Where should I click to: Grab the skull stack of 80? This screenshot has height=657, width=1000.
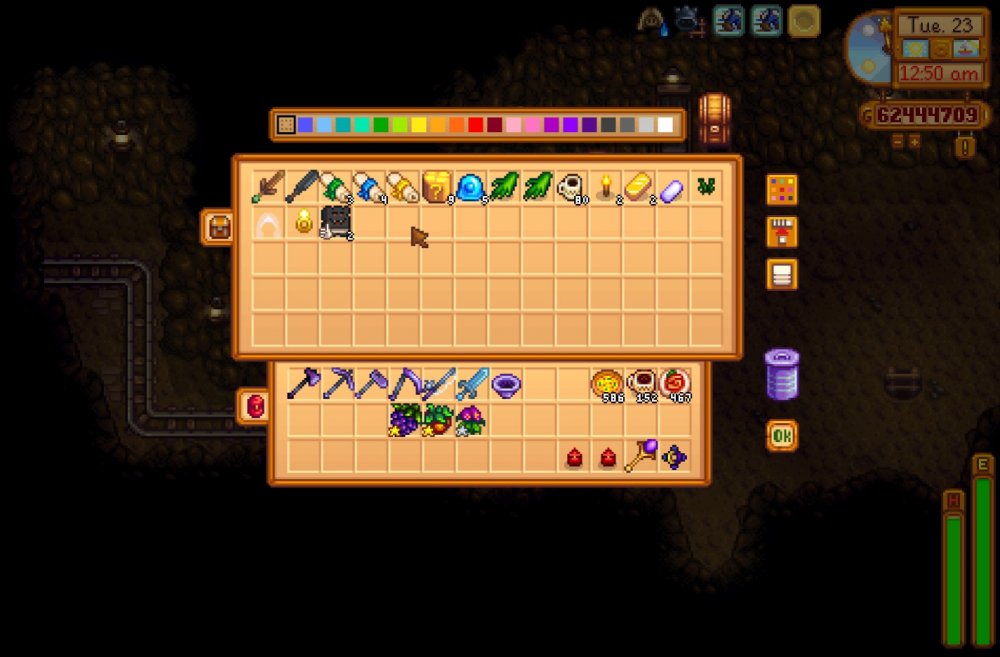pos(570,187)
